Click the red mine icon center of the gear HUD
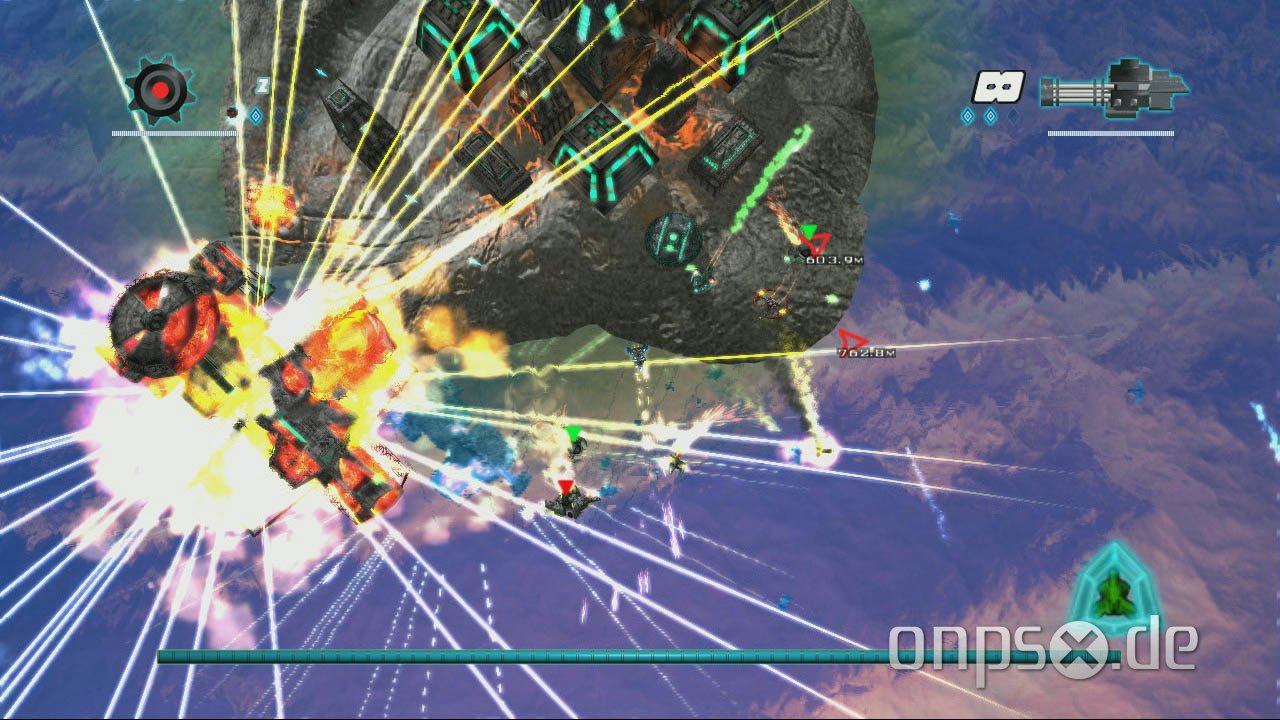The height and width of the screenshot is (720, 1280). point(160,88)
